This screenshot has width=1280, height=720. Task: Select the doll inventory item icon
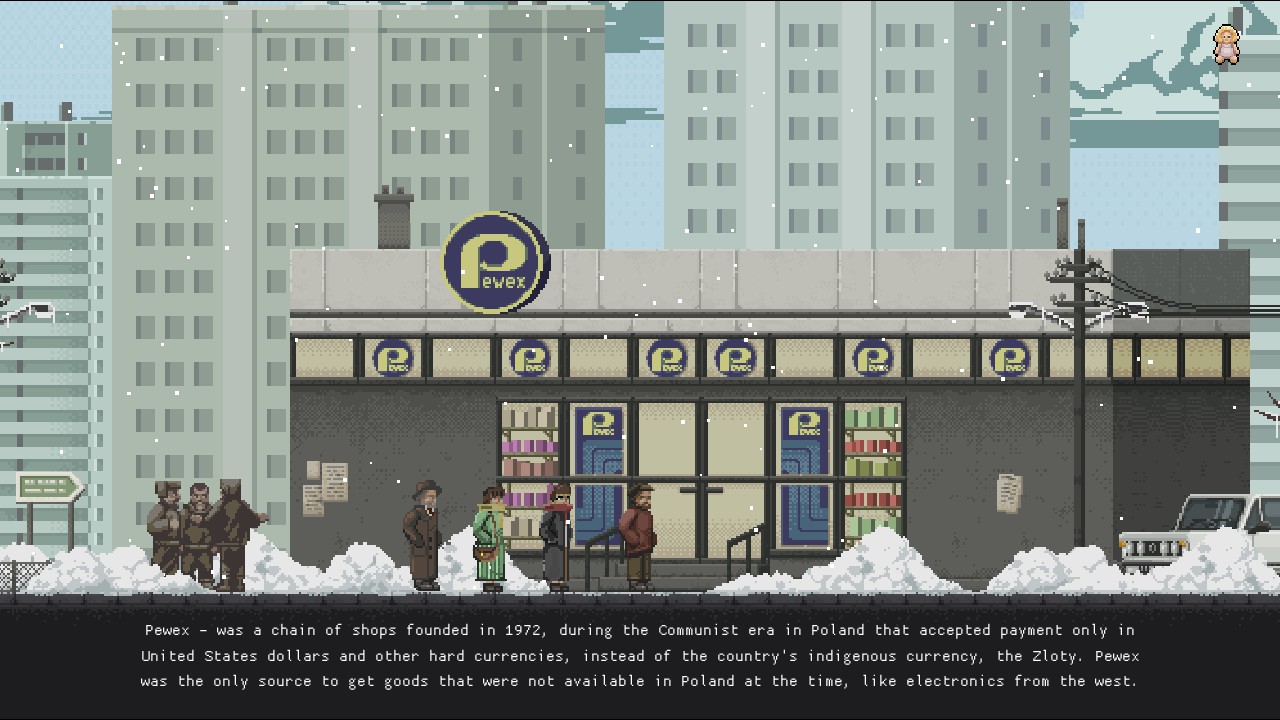[x=1226, y=45]
